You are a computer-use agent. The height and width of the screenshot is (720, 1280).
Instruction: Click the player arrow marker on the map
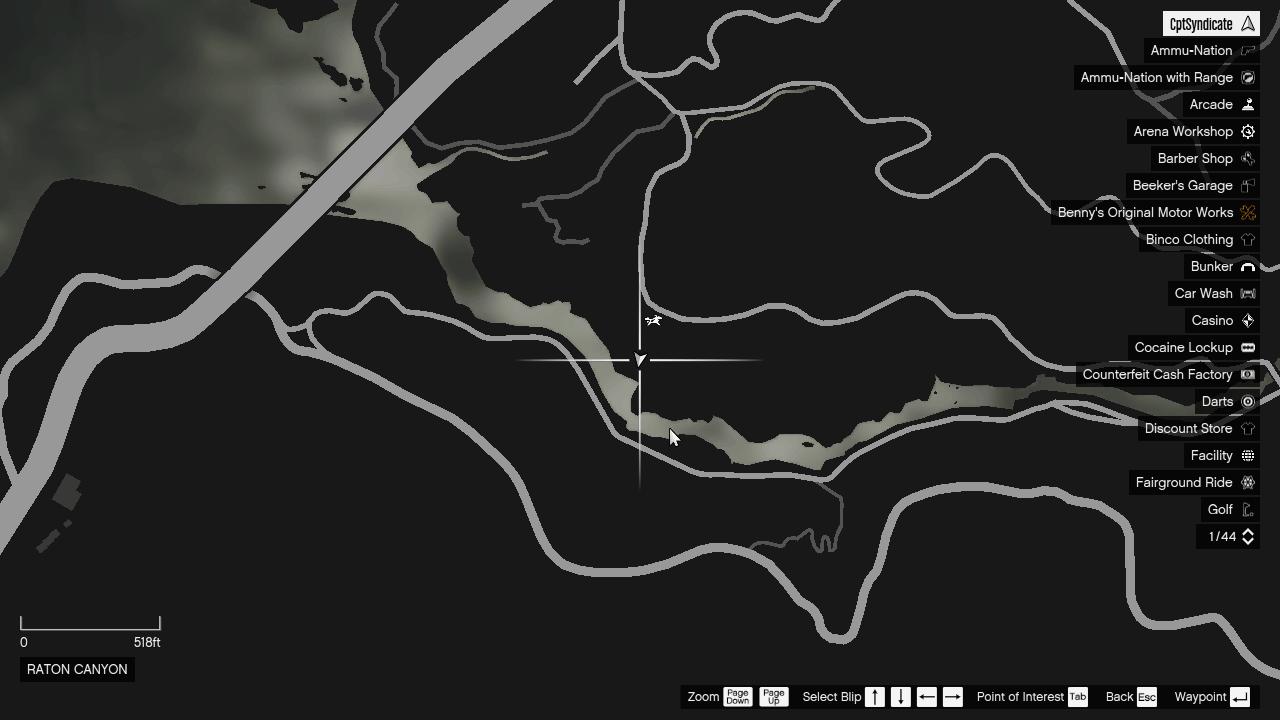(639, 359)
